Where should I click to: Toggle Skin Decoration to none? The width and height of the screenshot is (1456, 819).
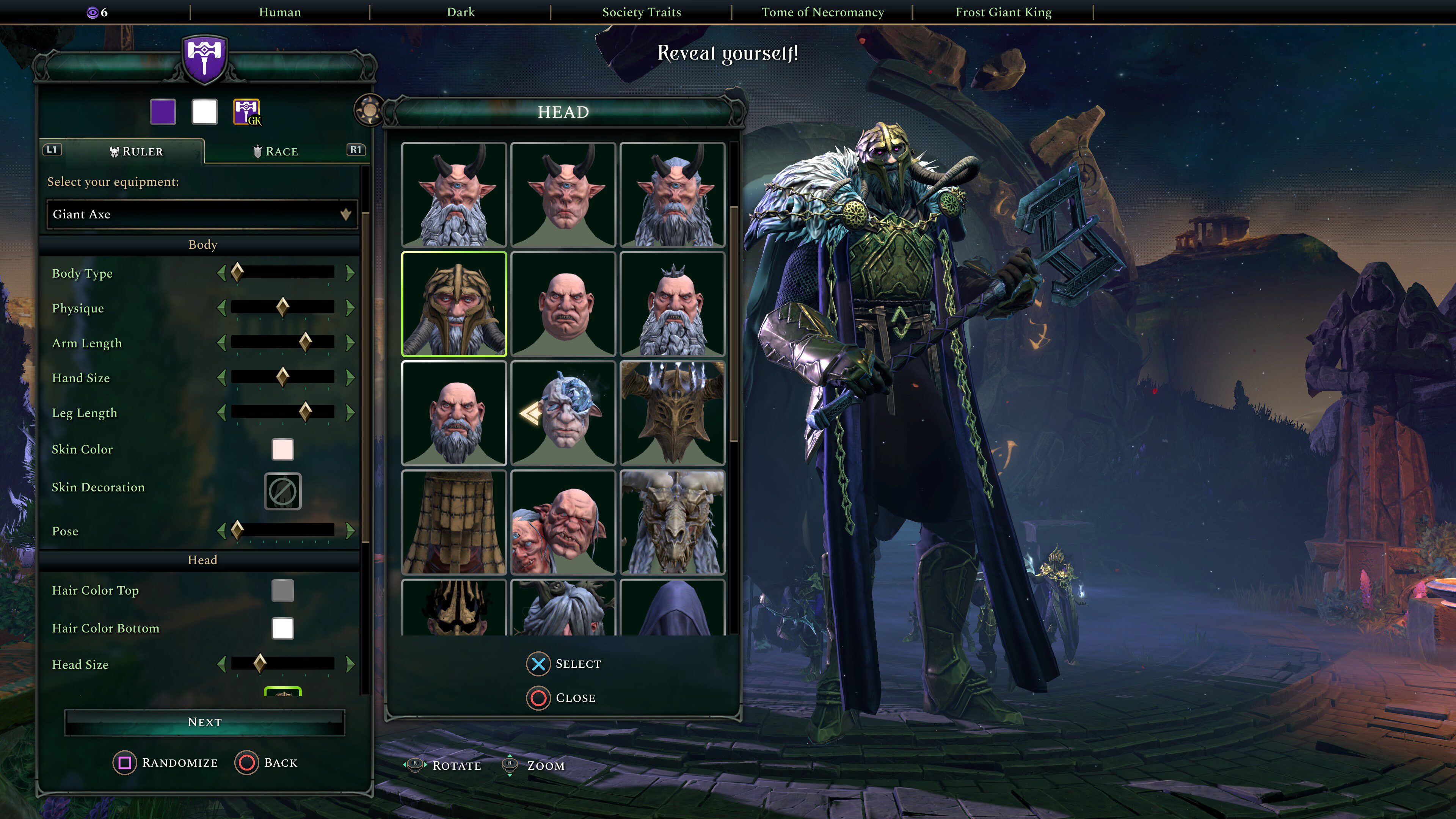282,492
